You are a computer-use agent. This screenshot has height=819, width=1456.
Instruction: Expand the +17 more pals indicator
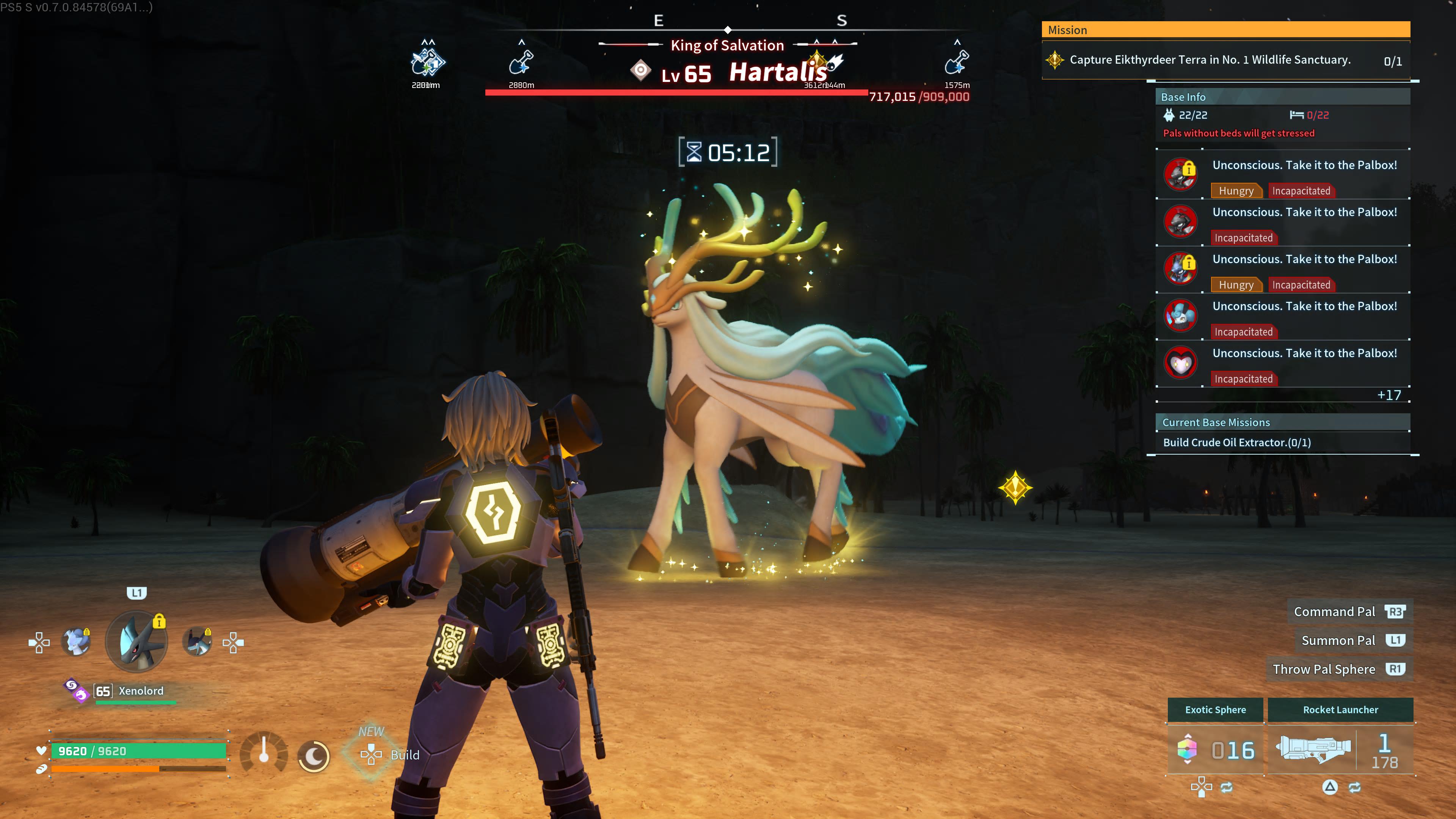(x=1388, y=395)
